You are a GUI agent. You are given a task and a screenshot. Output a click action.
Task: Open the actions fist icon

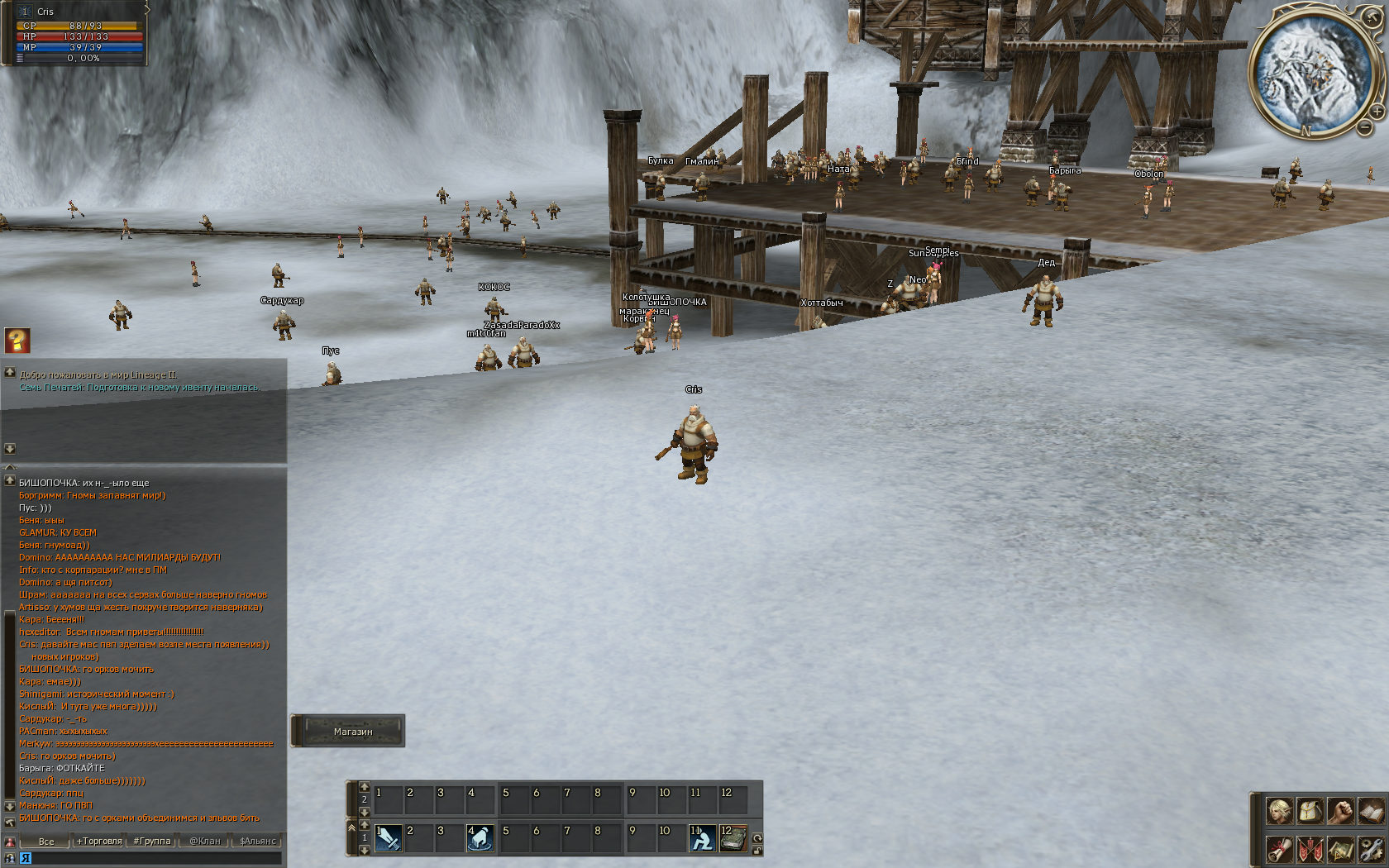coord(1341,811)
